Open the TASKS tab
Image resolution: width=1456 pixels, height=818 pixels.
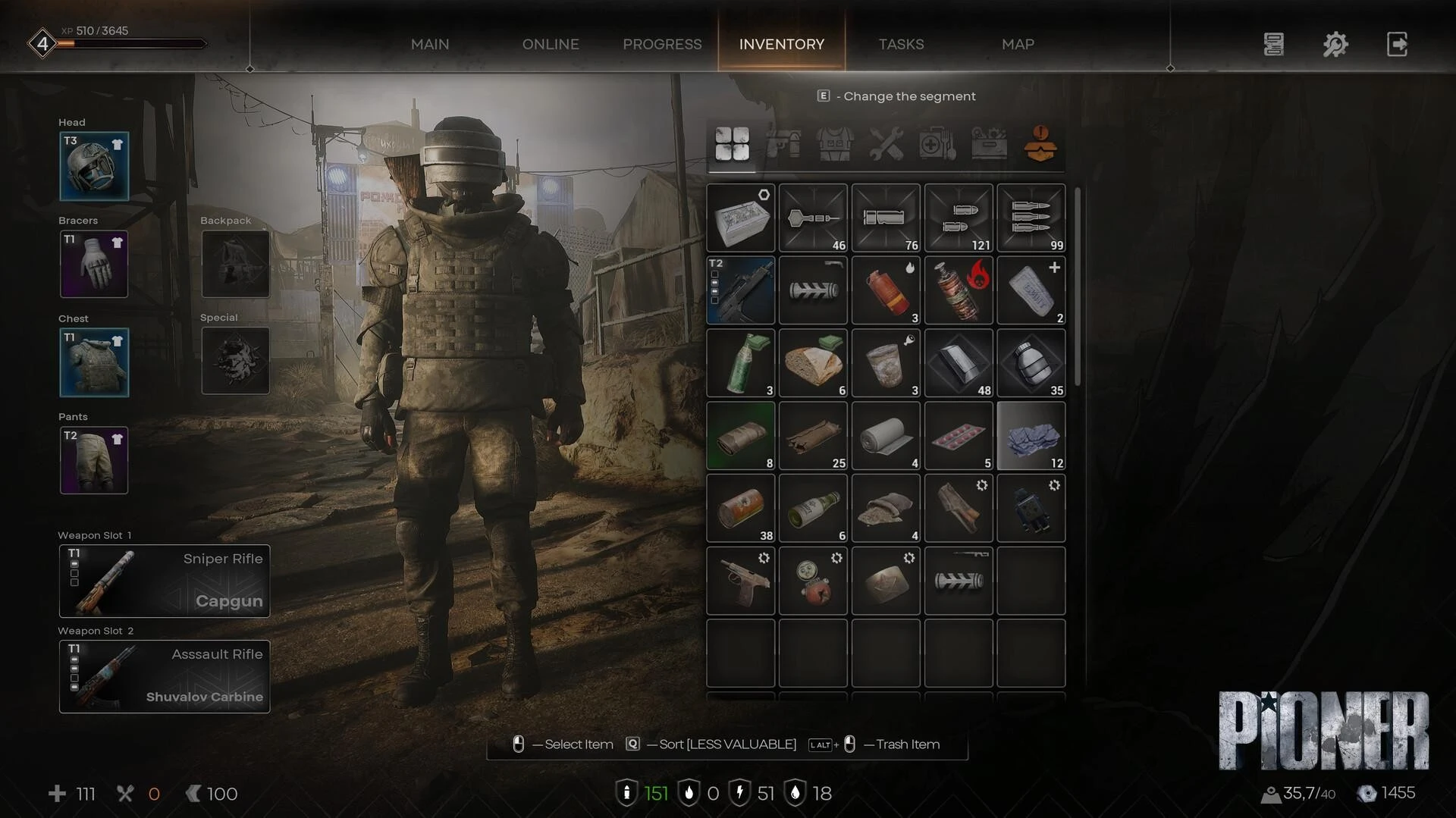(901, 45)
